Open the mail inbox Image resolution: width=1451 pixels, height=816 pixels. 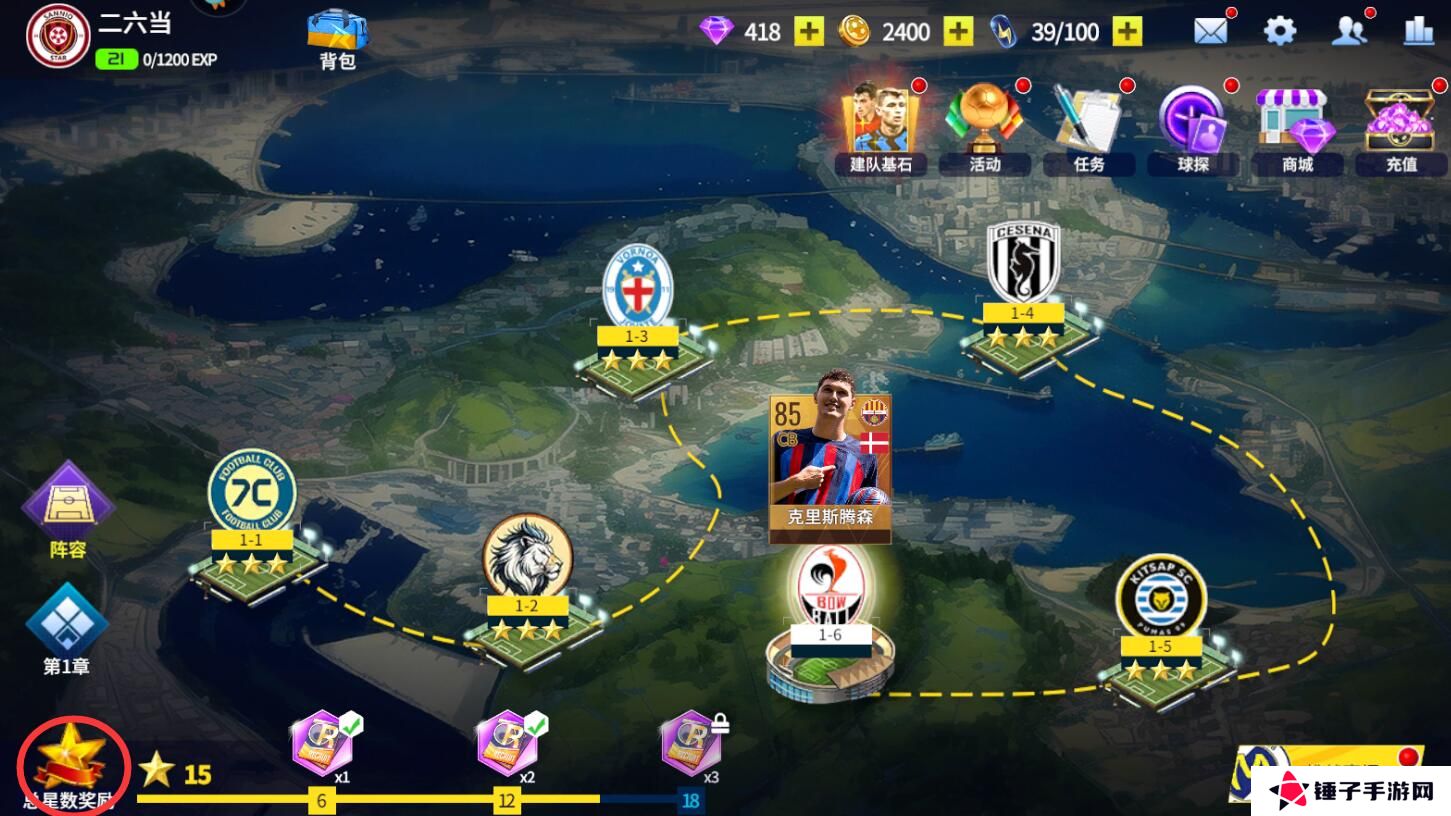tap(1210, 32)
